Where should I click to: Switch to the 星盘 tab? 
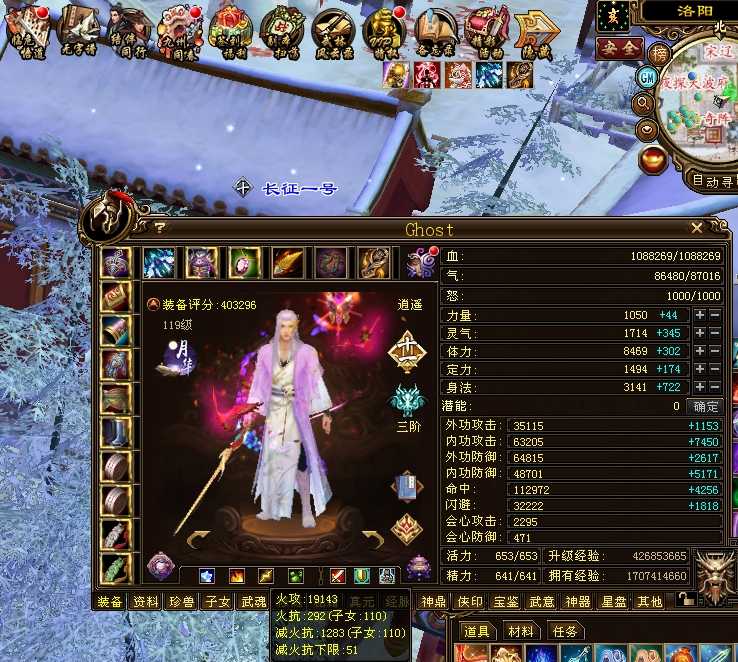pos(614,602)
